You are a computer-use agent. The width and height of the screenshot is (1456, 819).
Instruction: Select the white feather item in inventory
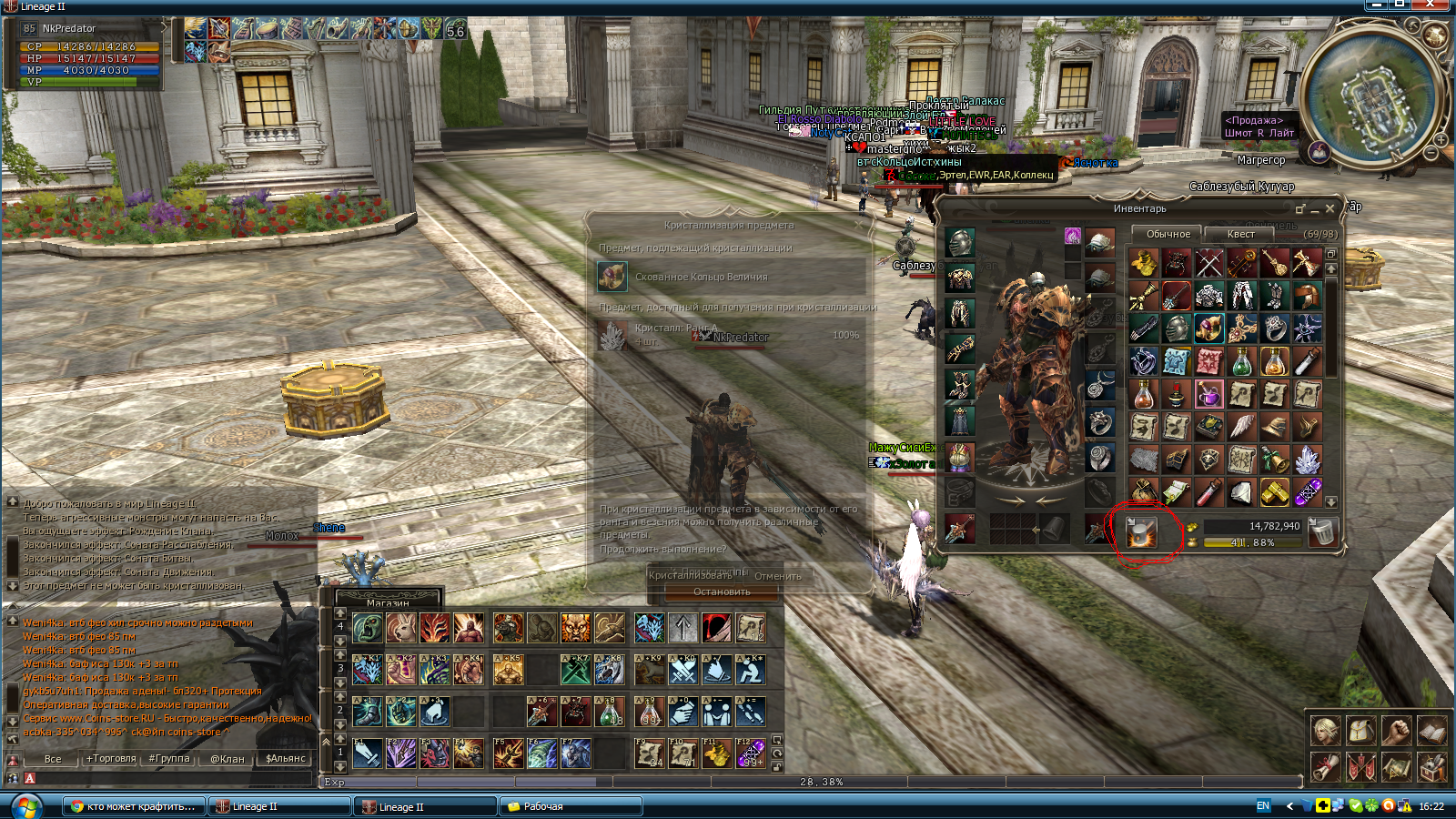[1242, 427]
